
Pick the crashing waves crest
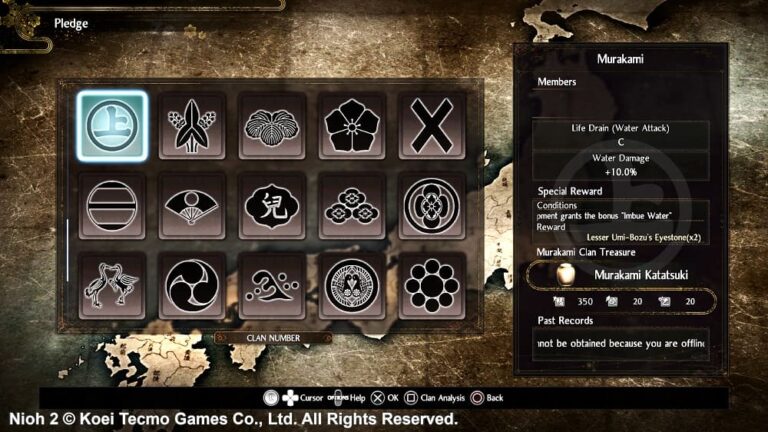coord(272,285)
